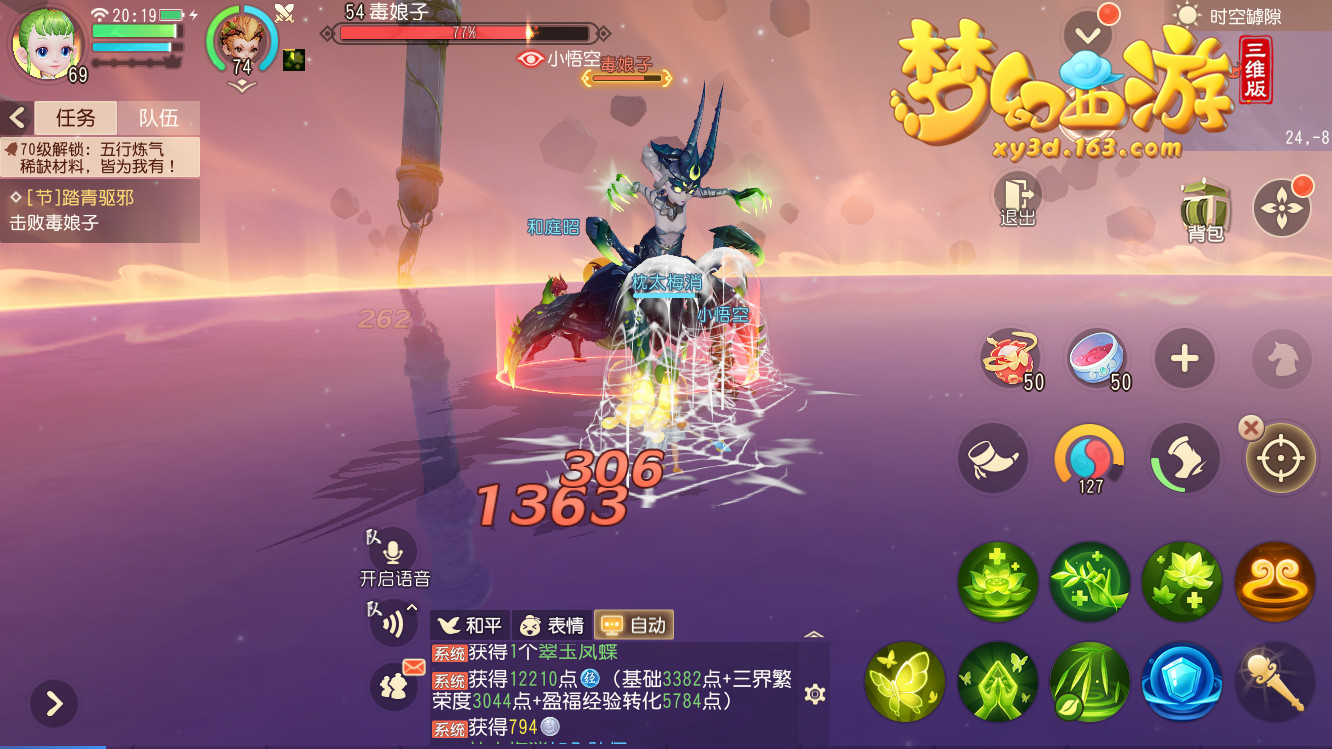The height and width of the screenshot is (749, 1332).
Task: Toggle 自动 auto battle mode
Action: point(634,625)
